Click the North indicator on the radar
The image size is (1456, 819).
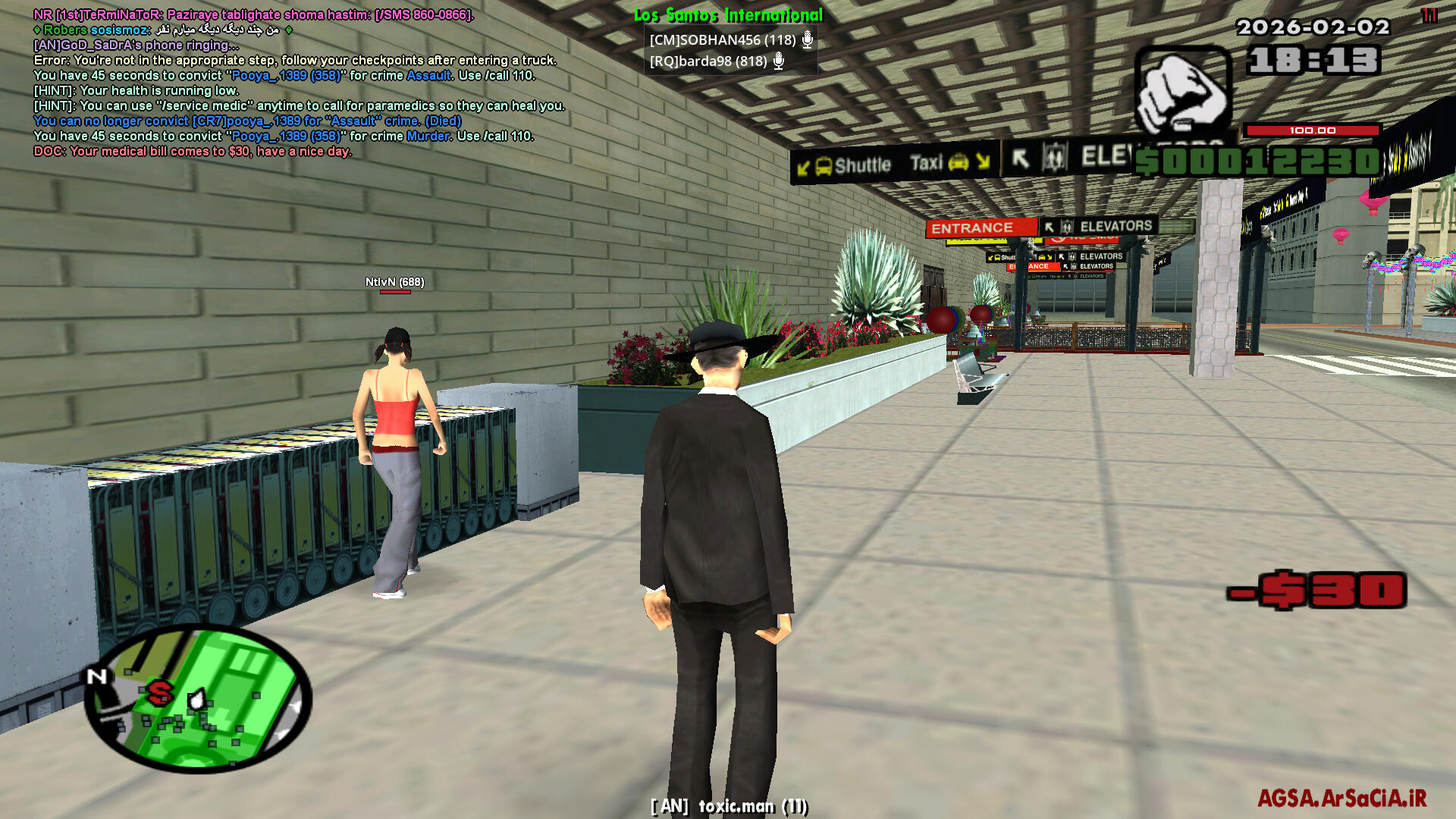coord(97,676)
